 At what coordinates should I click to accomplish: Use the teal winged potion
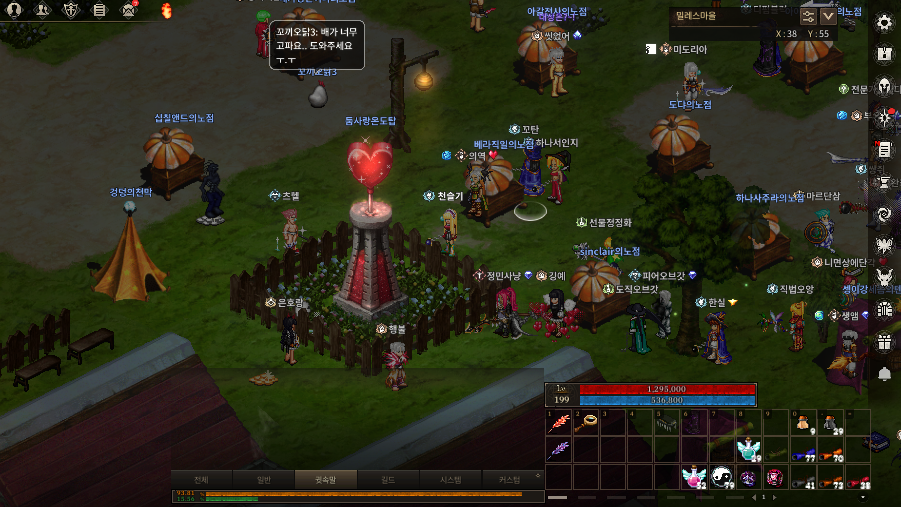click(x=747, y=449)
